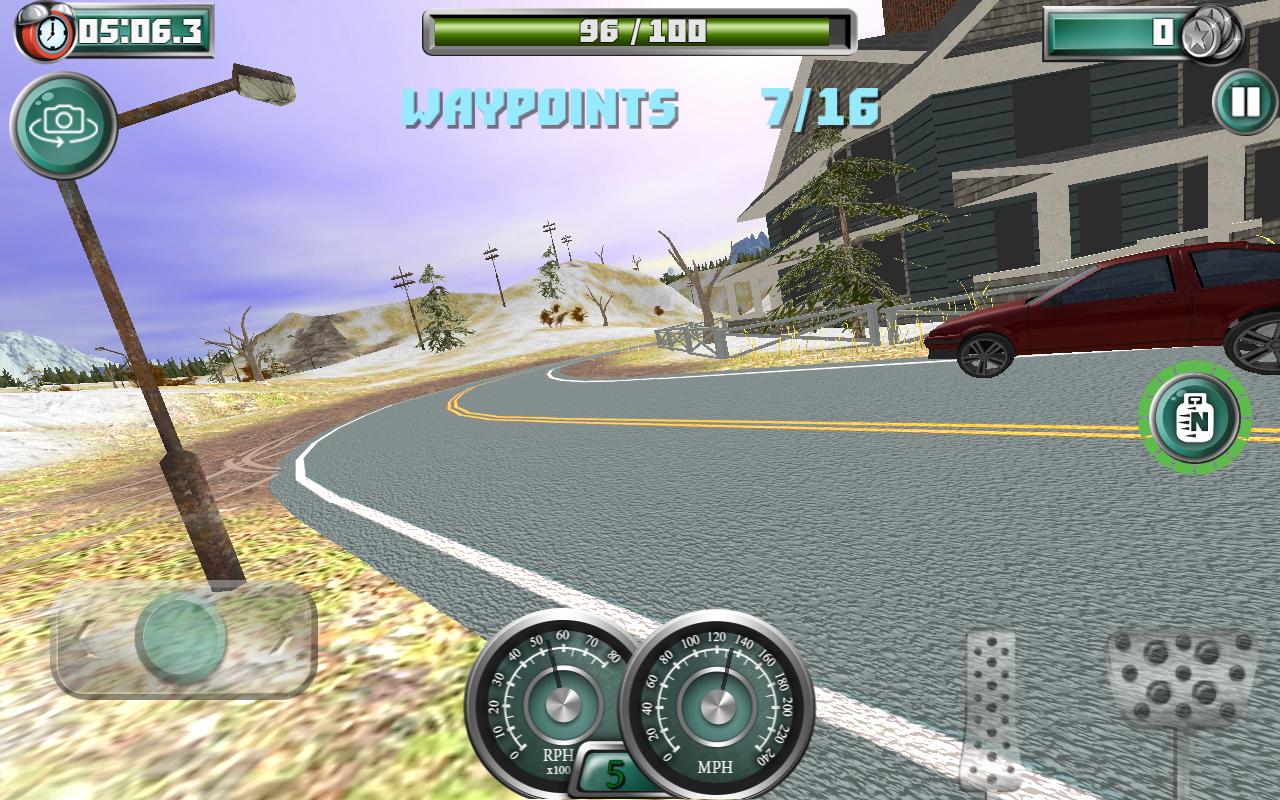
Task: Click the pause icon's rounded square
Action: tap(1237, 101)
